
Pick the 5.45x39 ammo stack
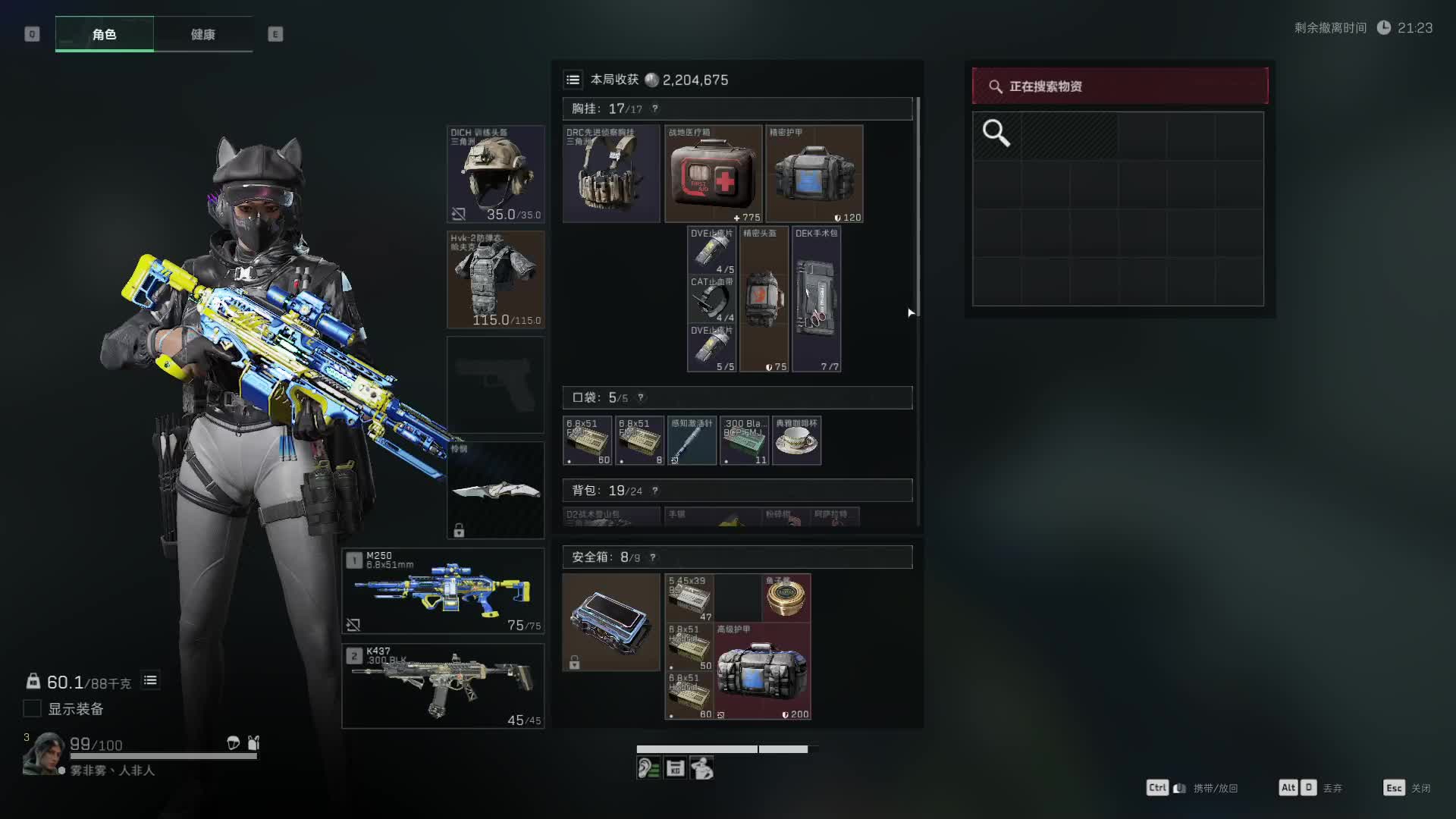click(x=689, y=598)
